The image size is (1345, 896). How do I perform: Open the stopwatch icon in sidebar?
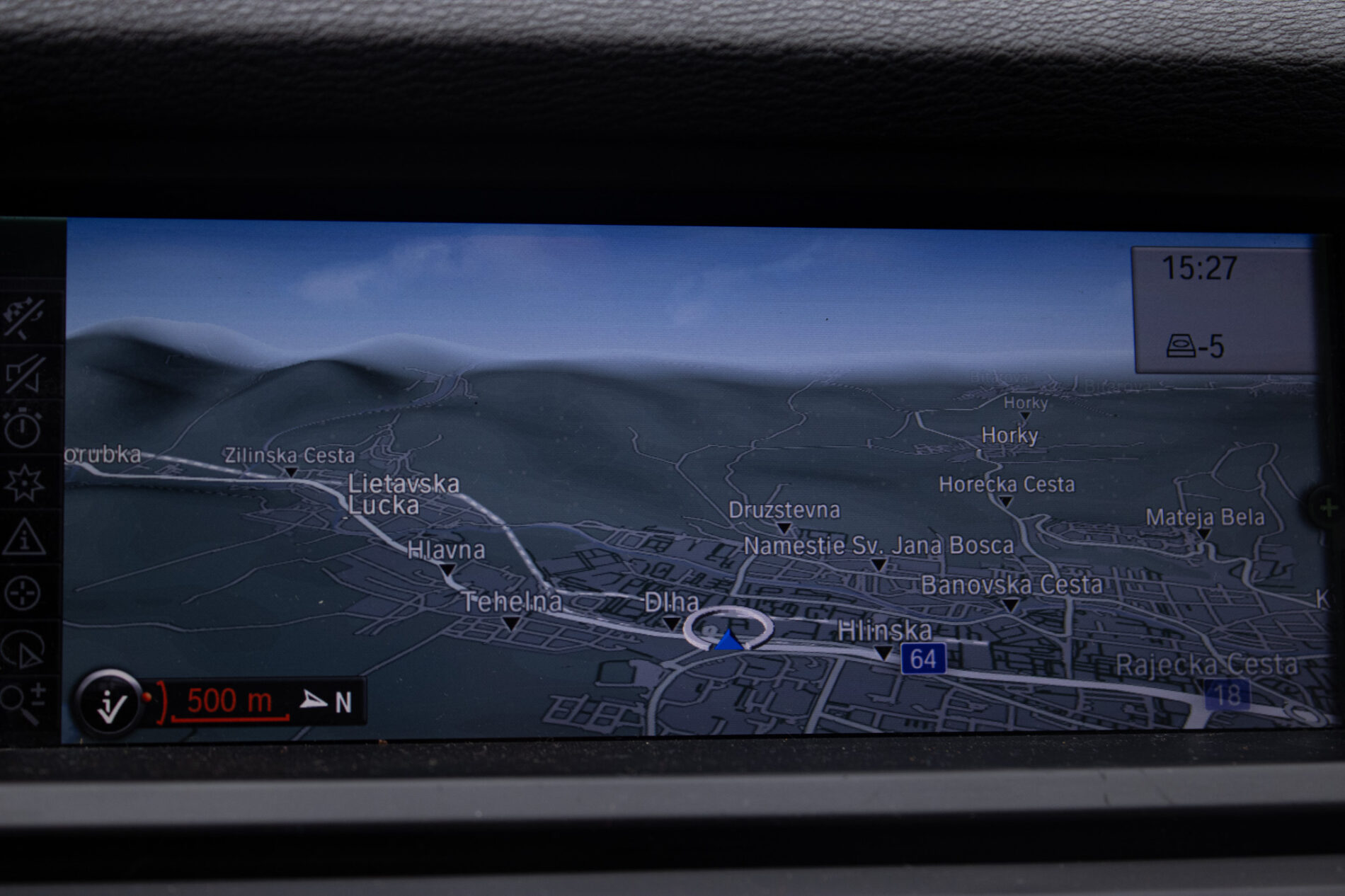[x=23, y=427]
